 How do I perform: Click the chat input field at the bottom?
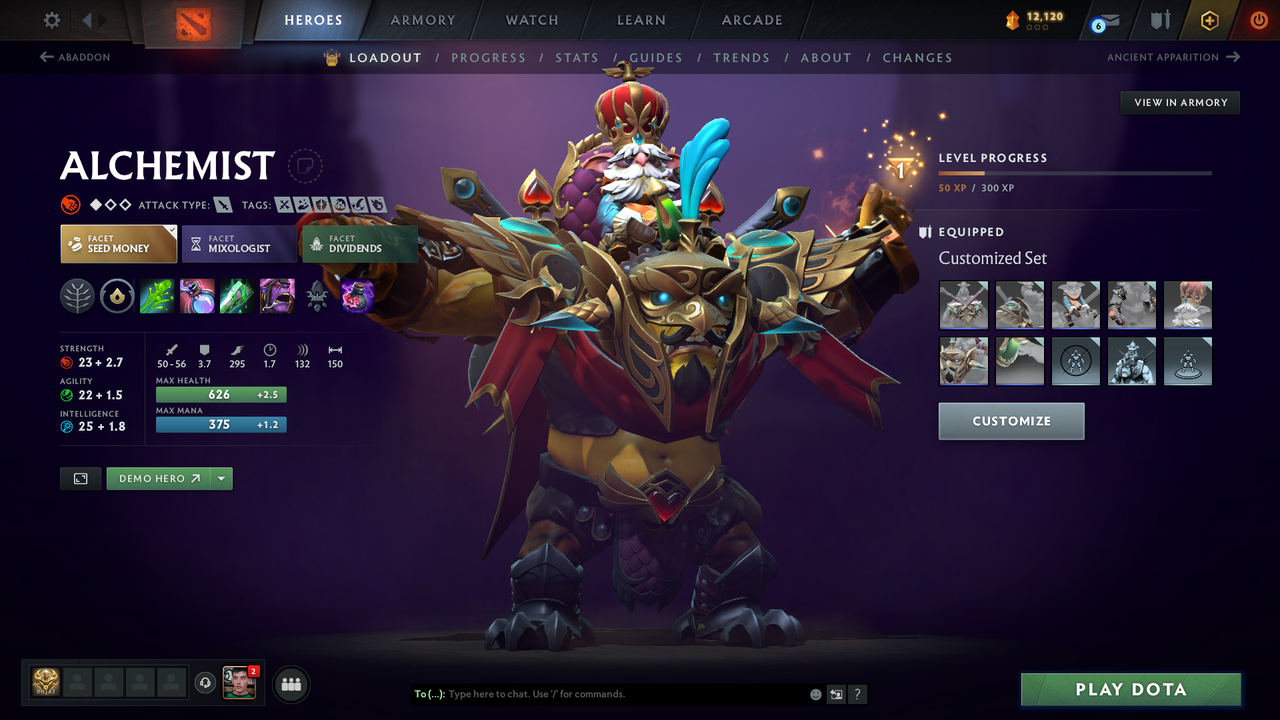tap(600, 693)
